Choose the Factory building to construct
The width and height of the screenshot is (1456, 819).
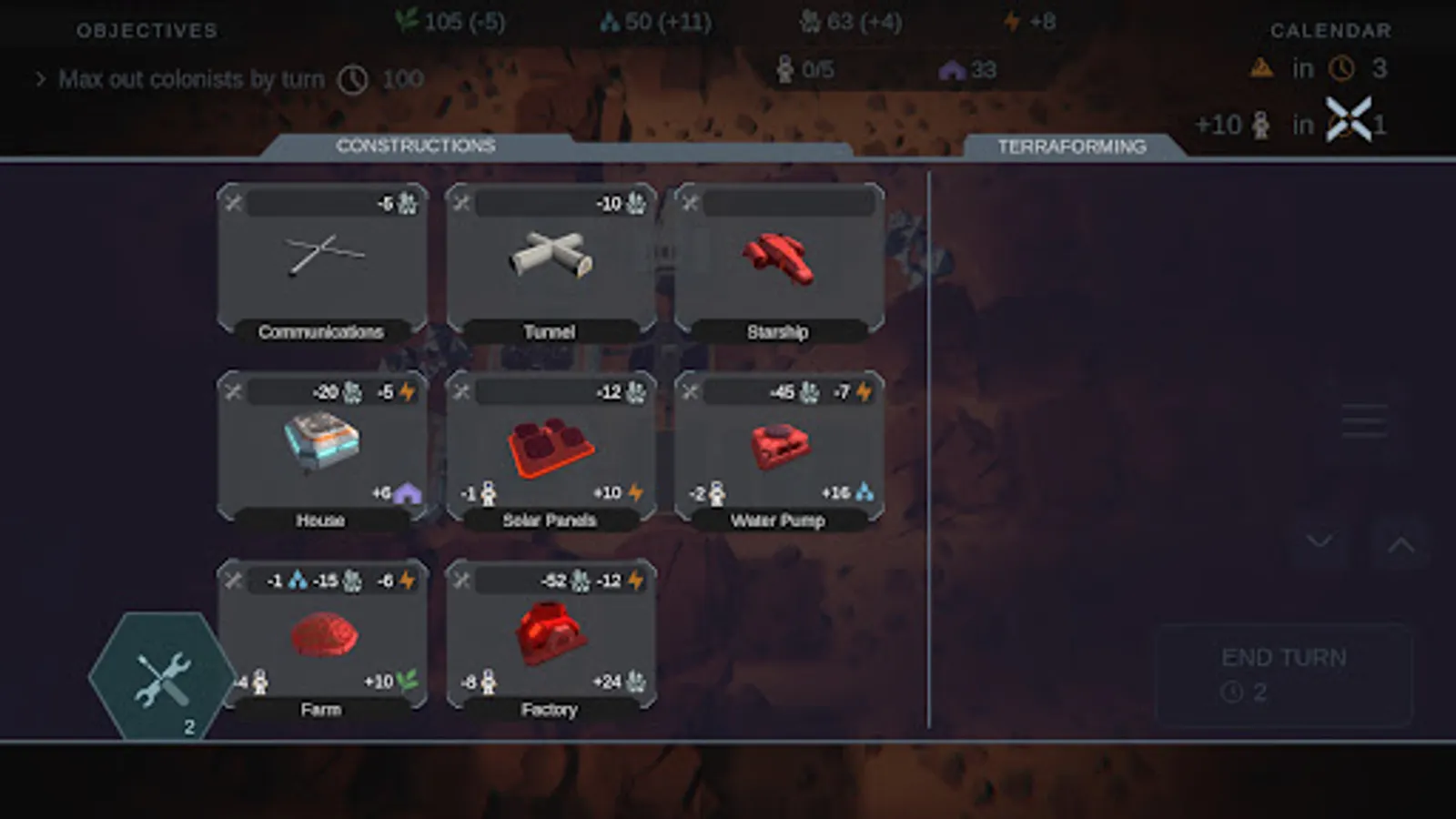tap(548, 637)
